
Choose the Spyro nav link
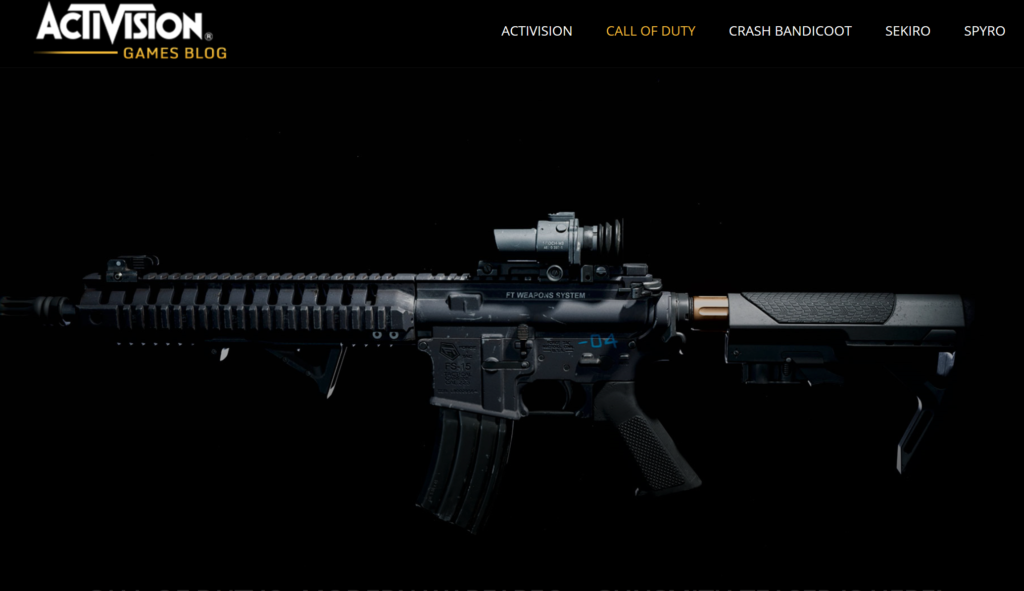click(x=984, y=31)
